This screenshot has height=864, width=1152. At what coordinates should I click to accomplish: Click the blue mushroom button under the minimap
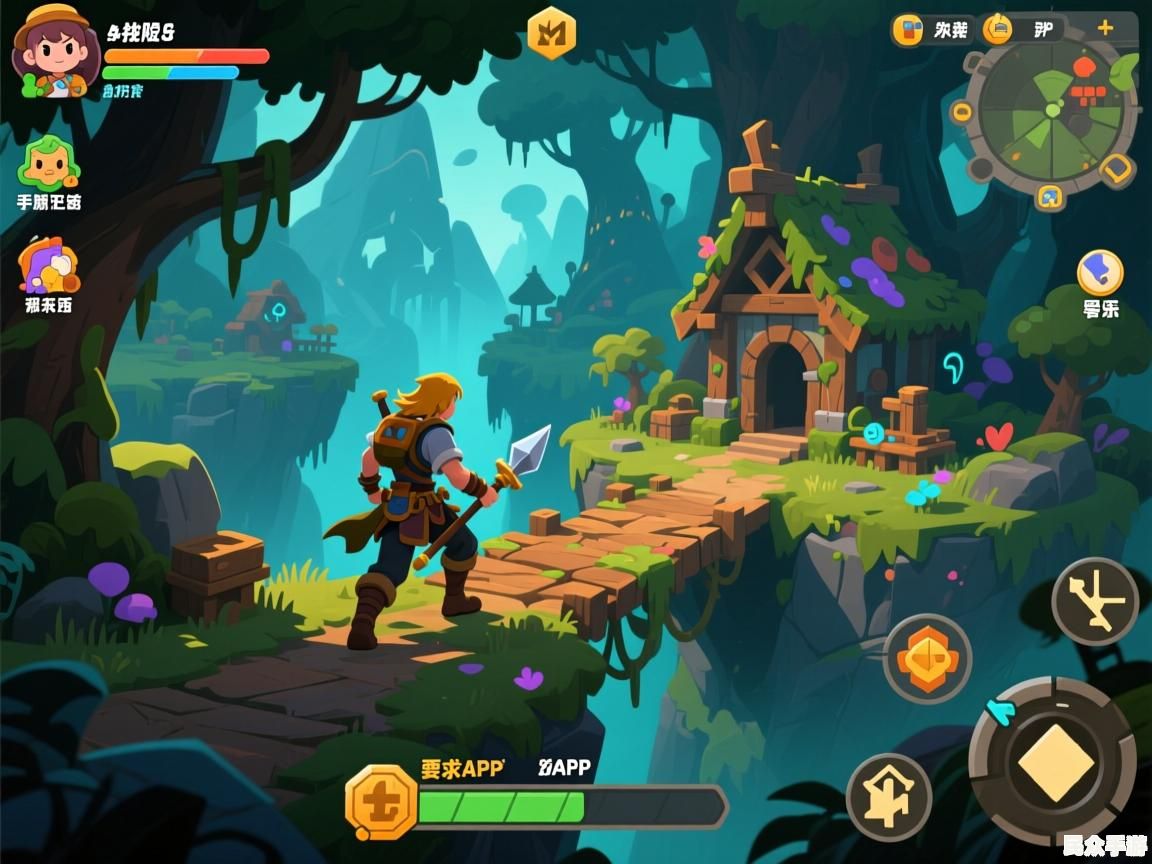click(x=1048, y=196)
